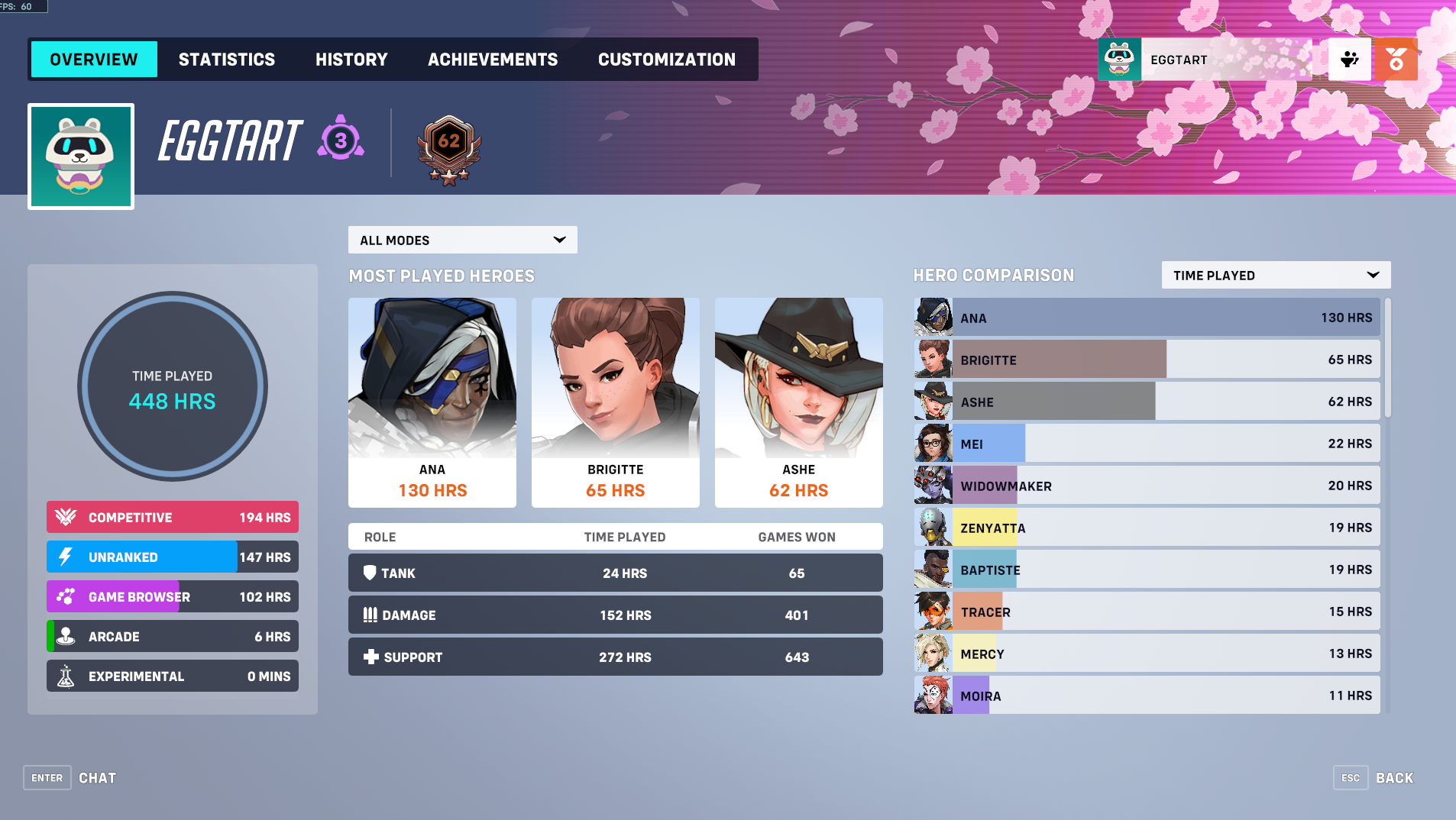Viewport: 1456px width, 820px height.
Task: Select the Support role cross icon
Action: (370, 657)
